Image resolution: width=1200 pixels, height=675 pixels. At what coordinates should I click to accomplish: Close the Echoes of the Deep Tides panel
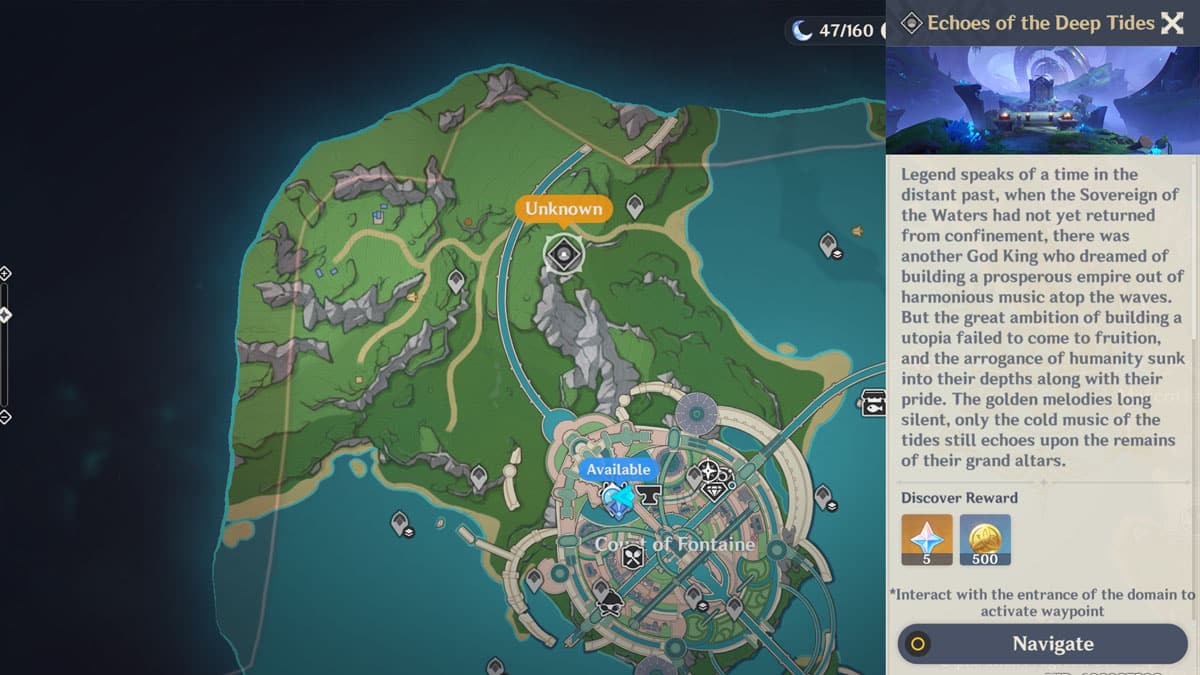click(1172, 23)
